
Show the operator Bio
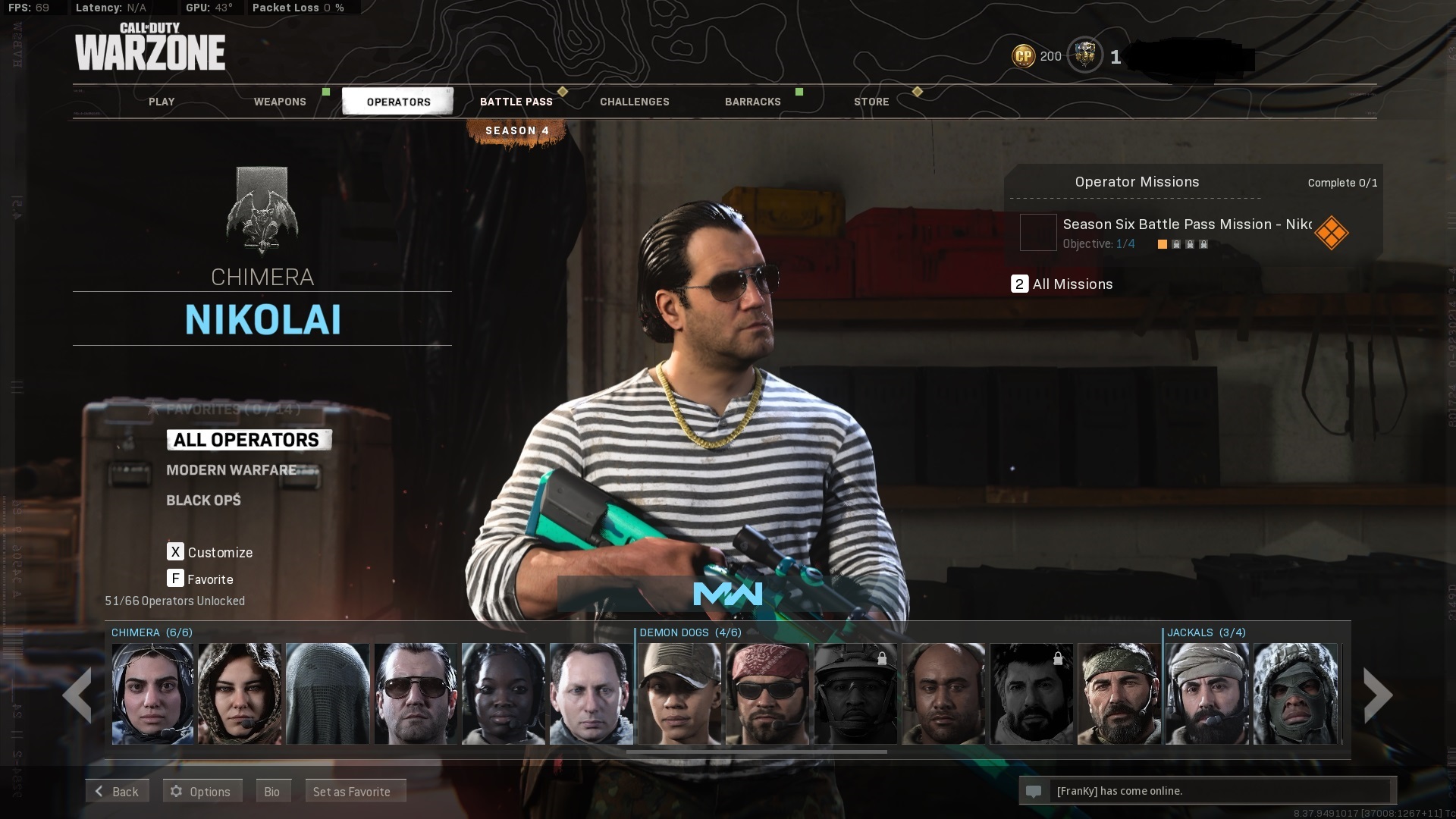pyautogui.click(x=272, y=791)
